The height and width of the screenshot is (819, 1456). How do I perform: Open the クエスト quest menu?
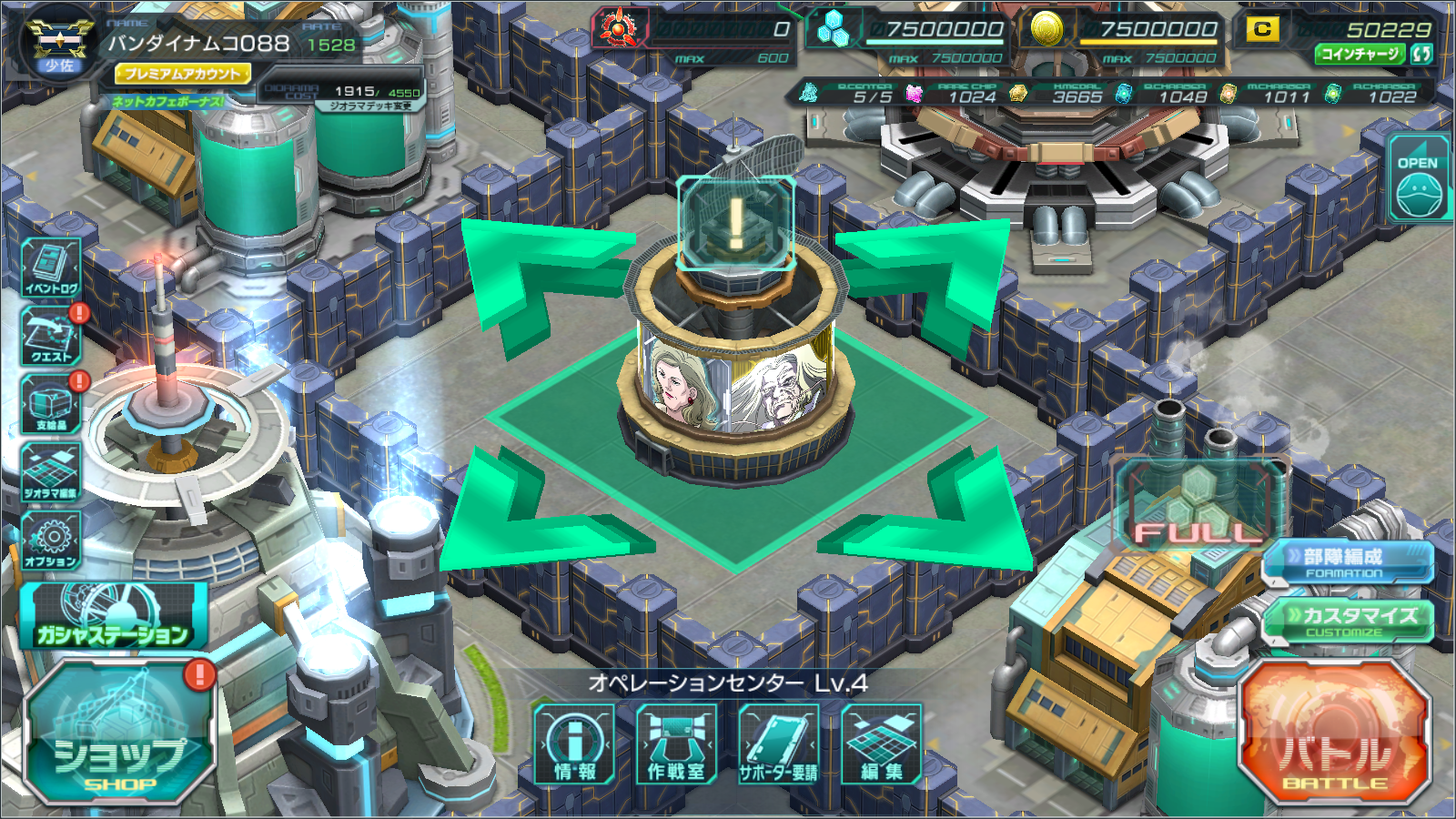52,336
